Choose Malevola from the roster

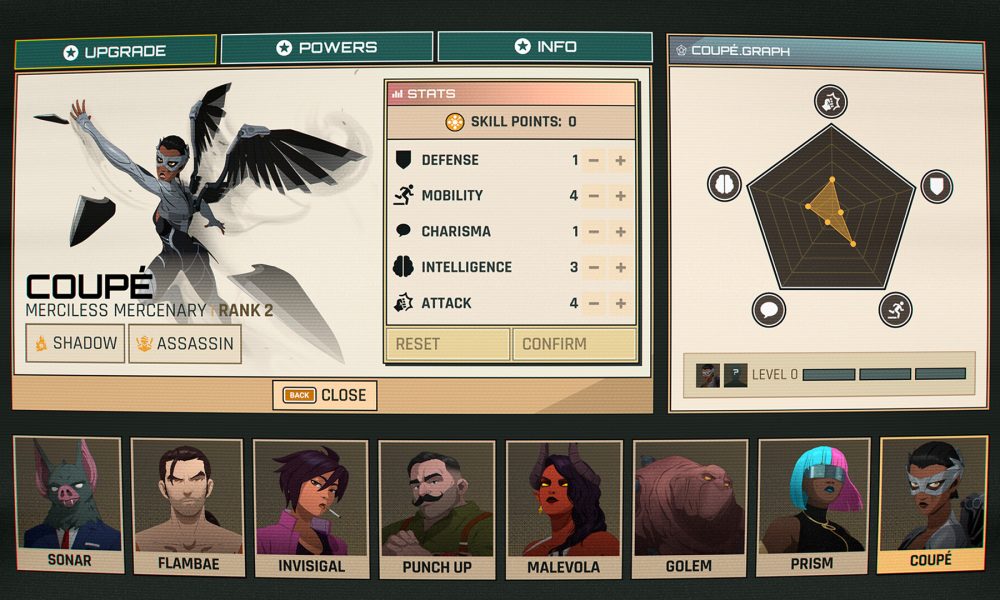coord(563,508)
